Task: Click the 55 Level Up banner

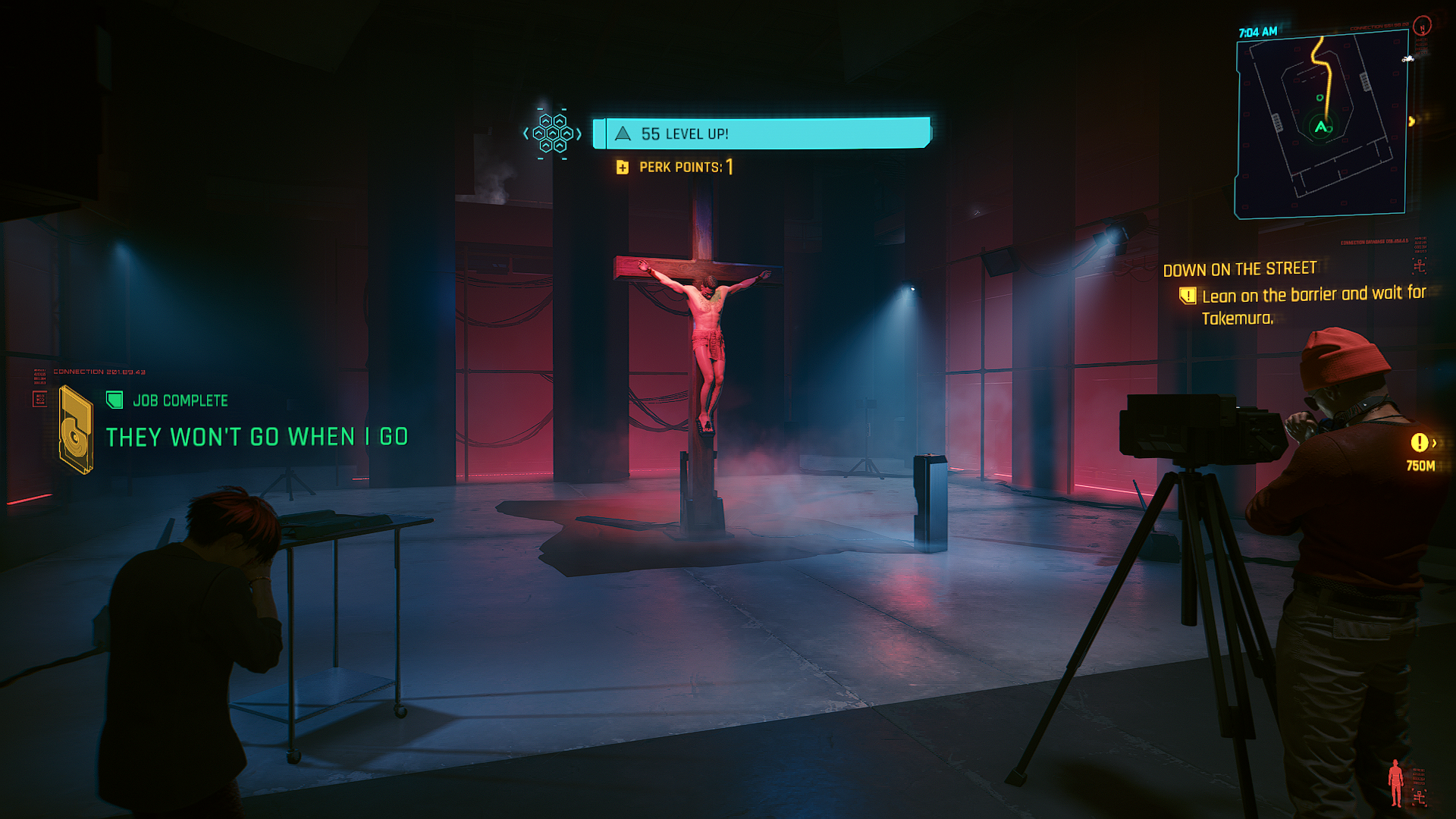Action: click(761, 133)
